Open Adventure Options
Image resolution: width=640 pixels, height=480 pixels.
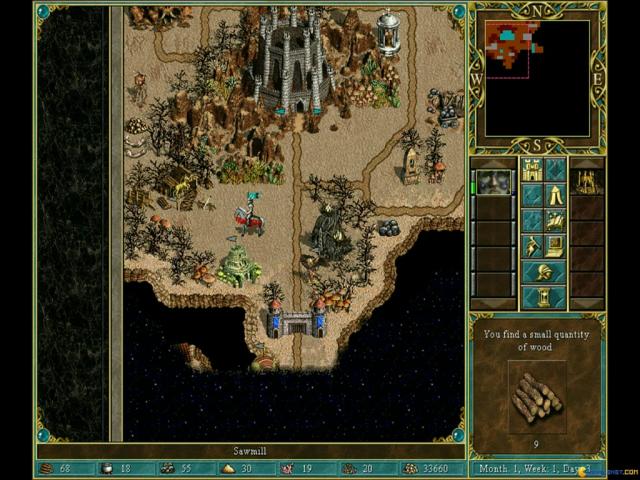coord(531,245)
